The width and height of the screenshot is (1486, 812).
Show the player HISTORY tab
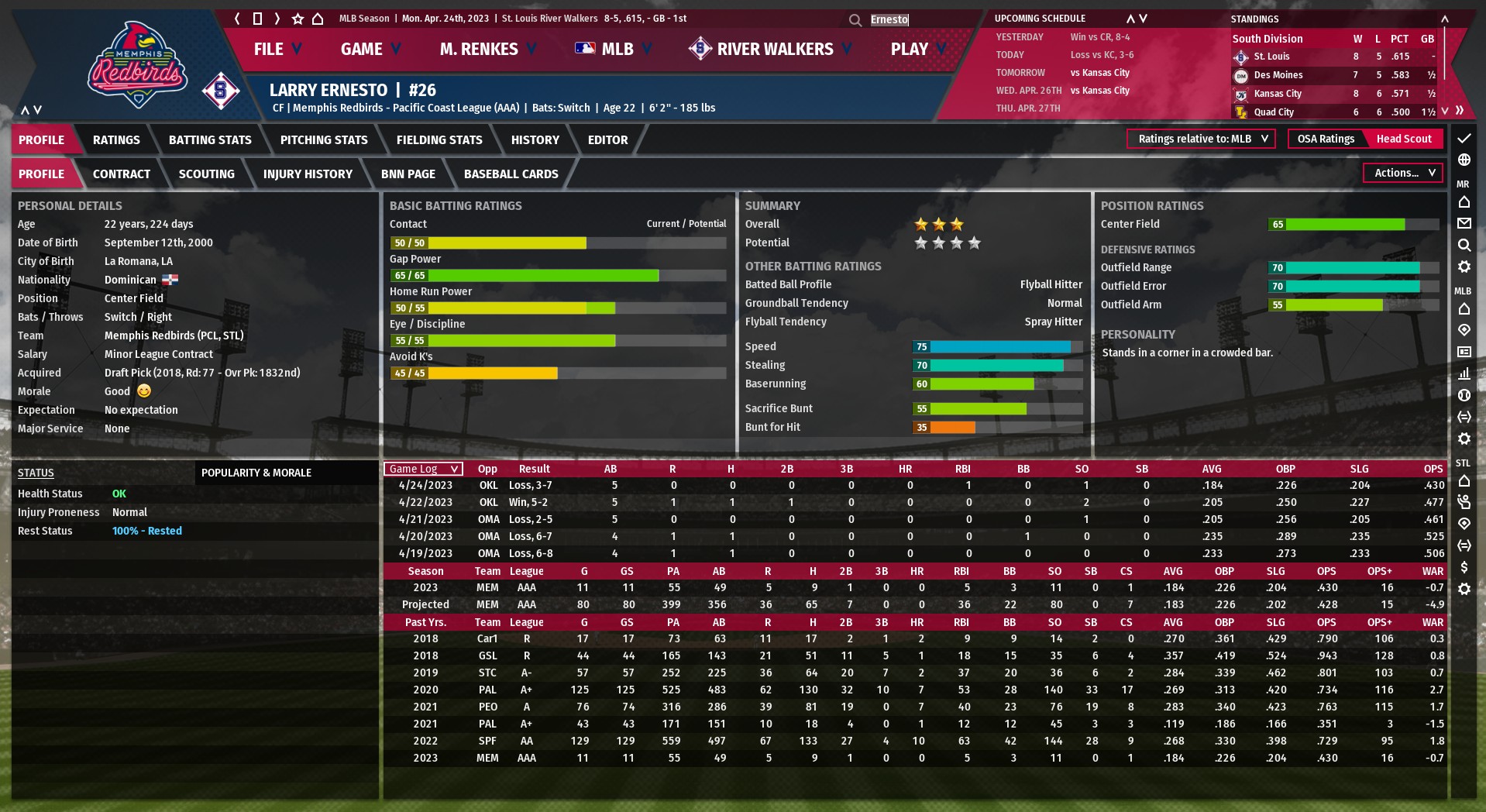pos(535,140)
